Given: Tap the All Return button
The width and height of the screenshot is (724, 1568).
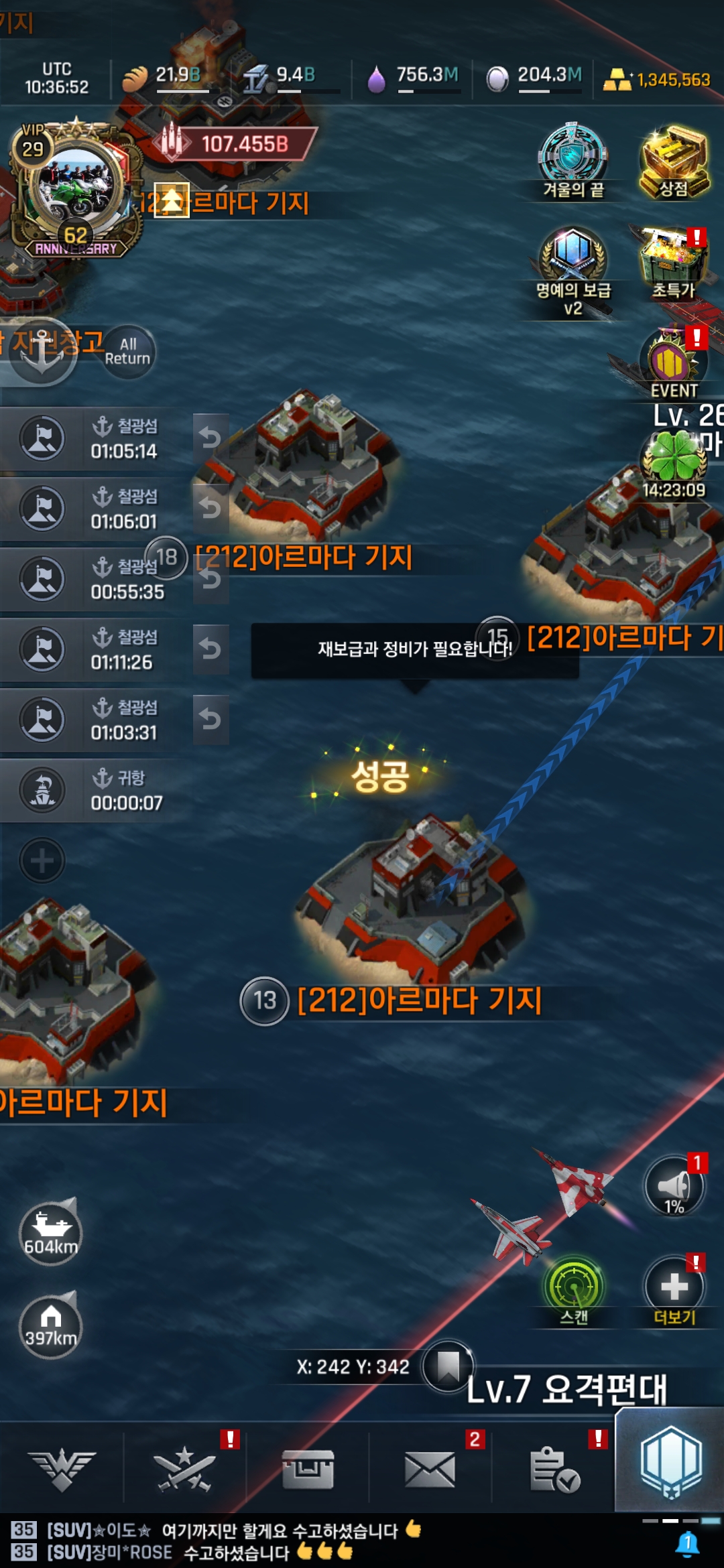Looking at the screenshot, I should tap(127, 352).
